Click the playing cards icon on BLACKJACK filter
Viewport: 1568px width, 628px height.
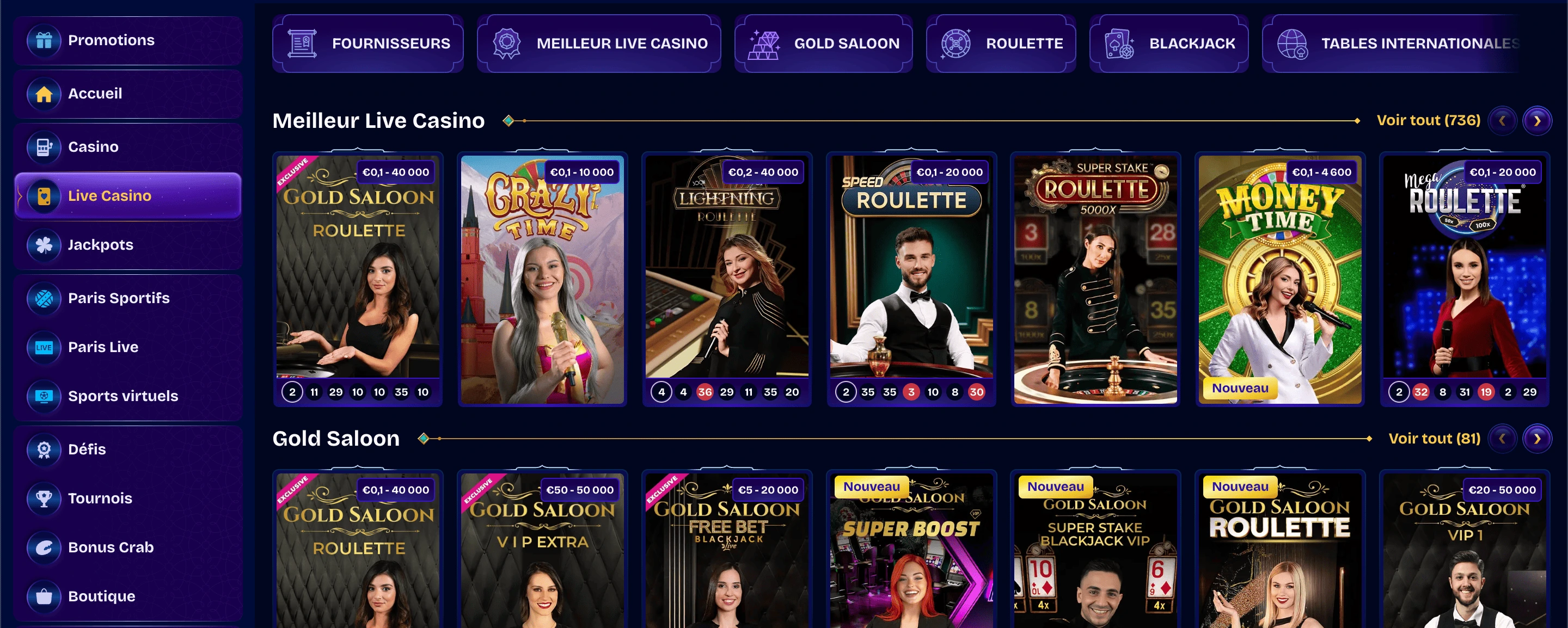1120,42
